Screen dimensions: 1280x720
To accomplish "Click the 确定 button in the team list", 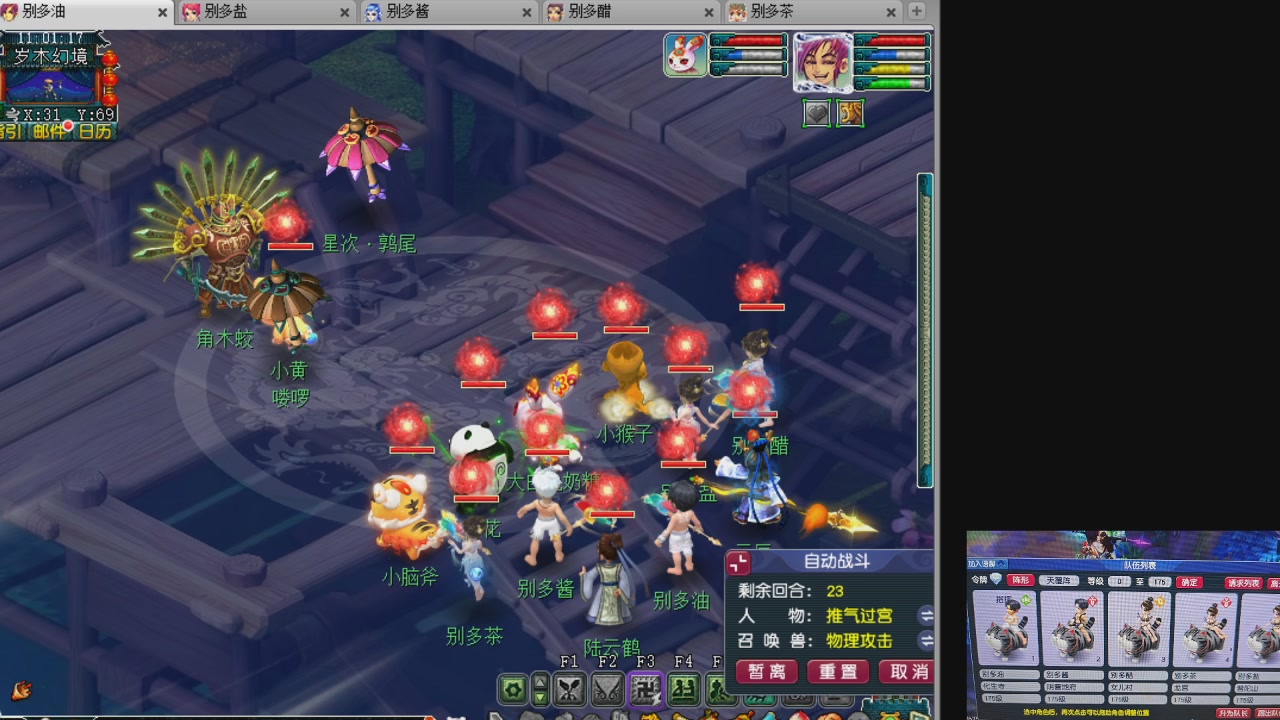I will click(1189, 582).
